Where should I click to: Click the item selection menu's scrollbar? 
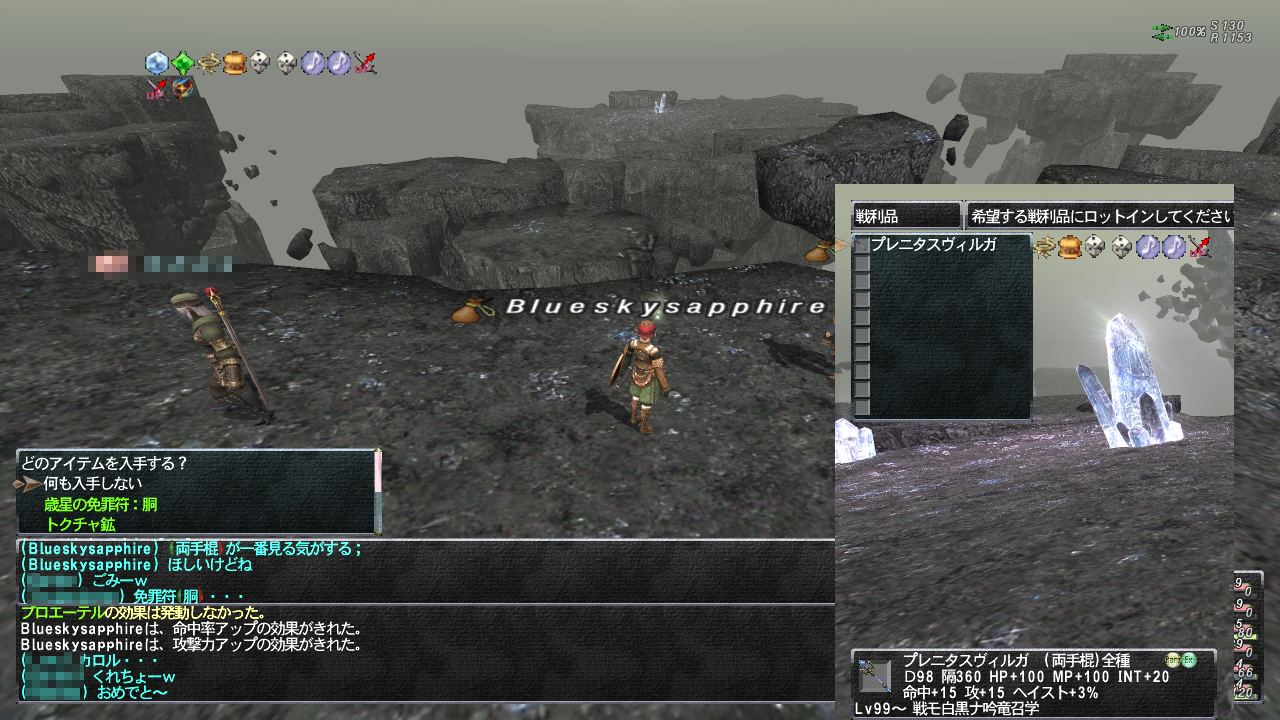pos(378,491)
